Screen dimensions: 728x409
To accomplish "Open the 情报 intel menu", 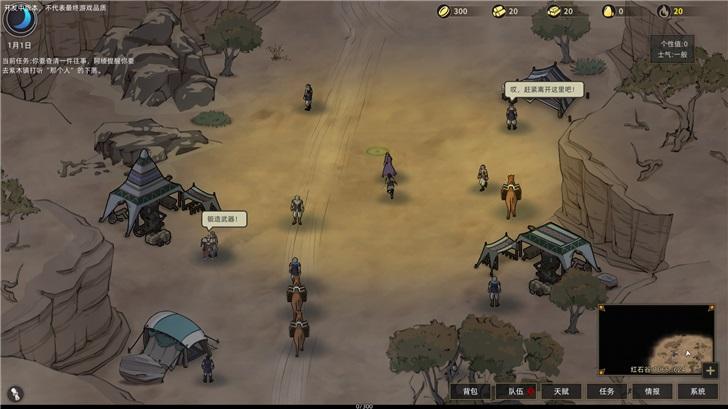I will click(652, 391).
